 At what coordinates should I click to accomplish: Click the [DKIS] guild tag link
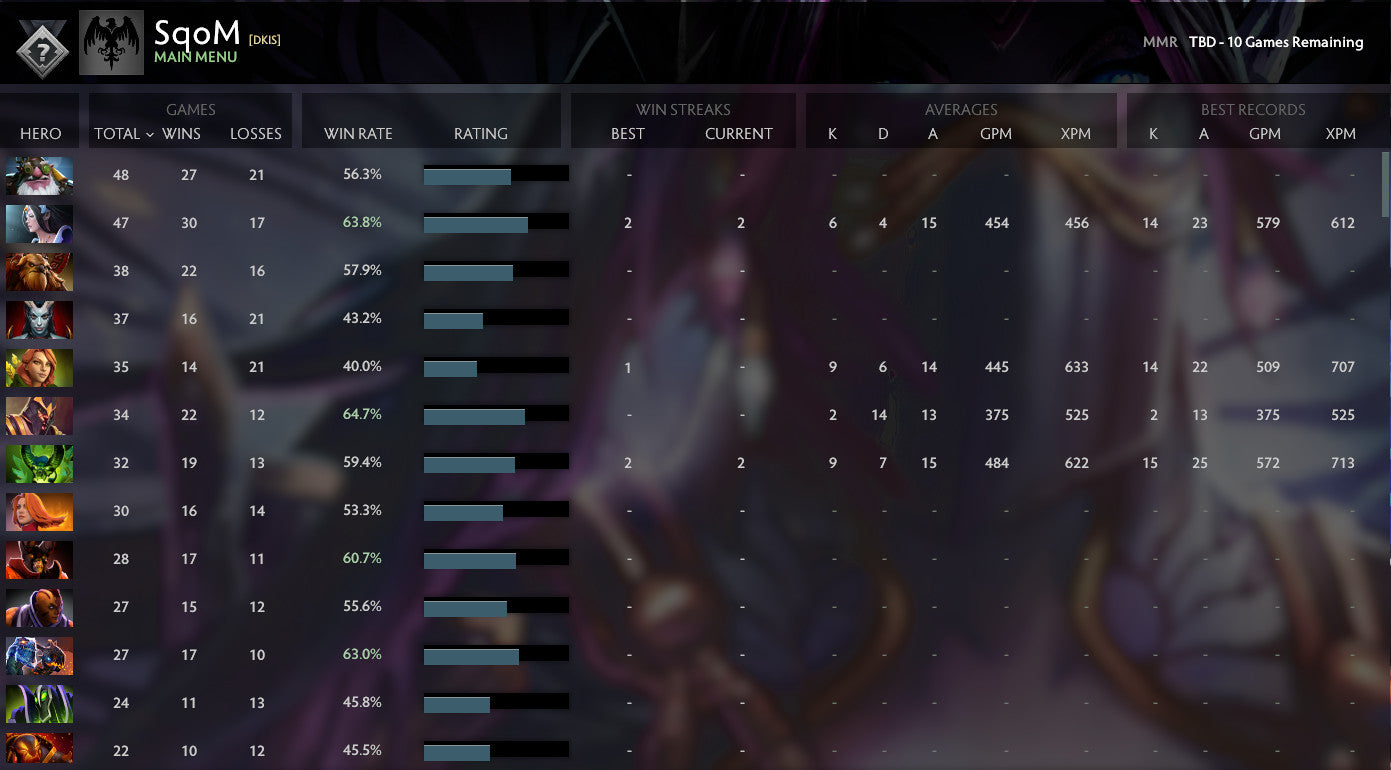pyautogui.click(x=266, y=40)
